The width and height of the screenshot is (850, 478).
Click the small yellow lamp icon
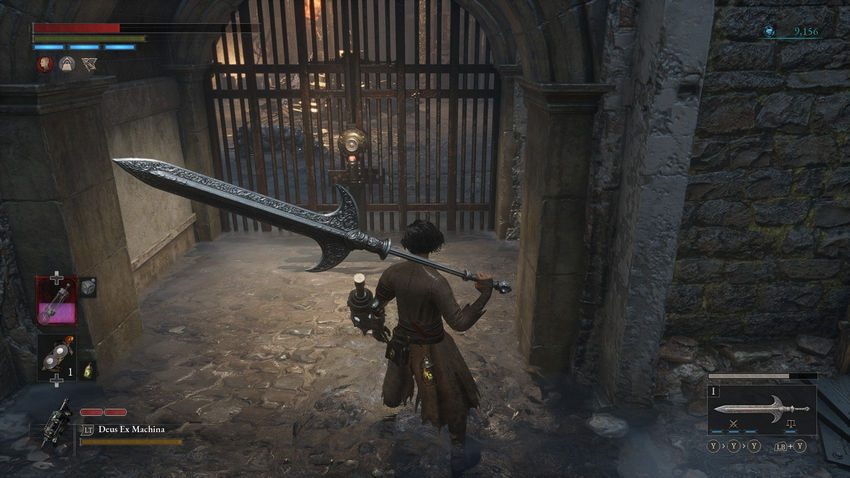pos(87,370)
